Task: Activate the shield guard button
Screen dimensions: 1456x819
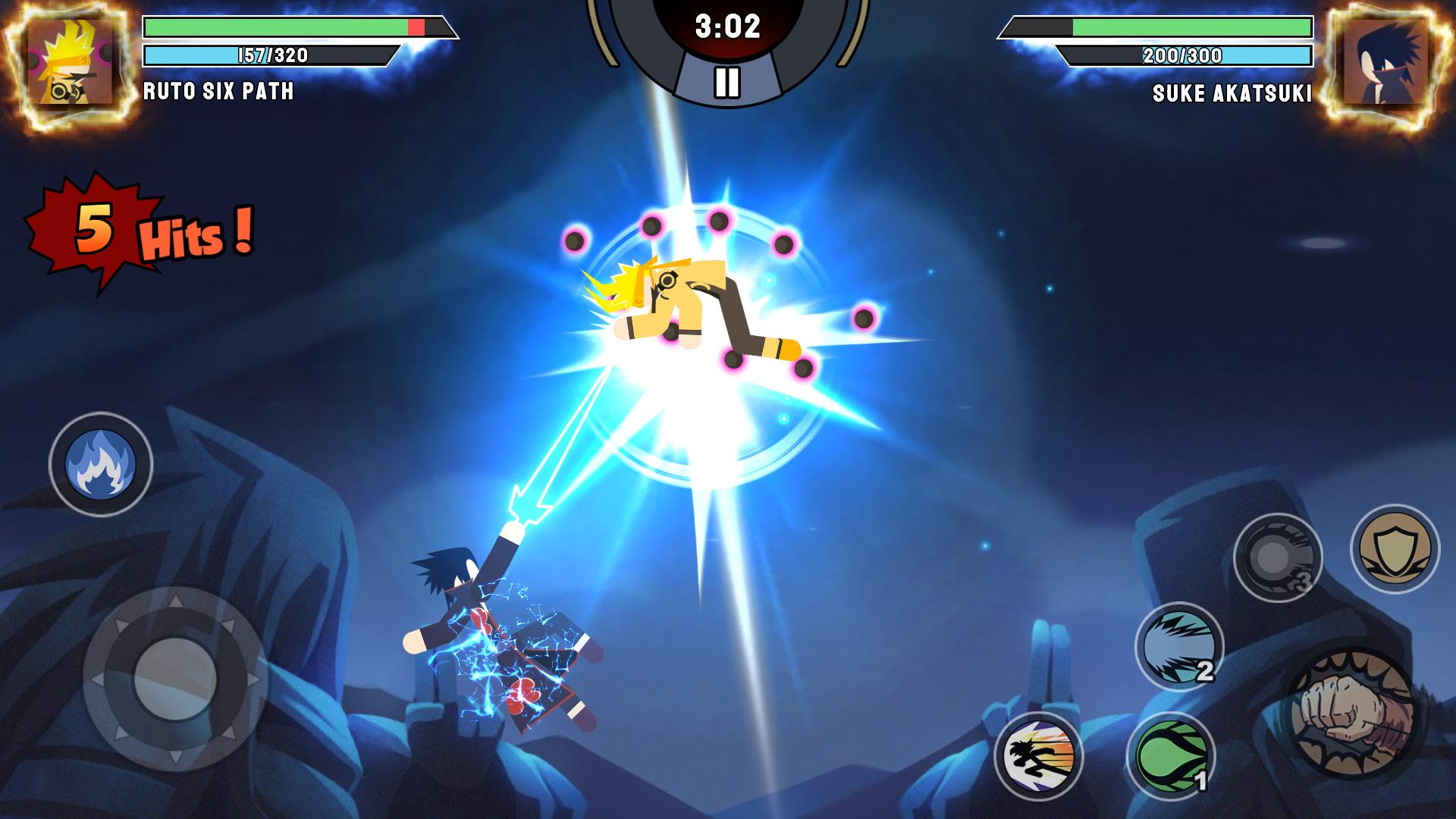Action: [x=1395, y=549]
